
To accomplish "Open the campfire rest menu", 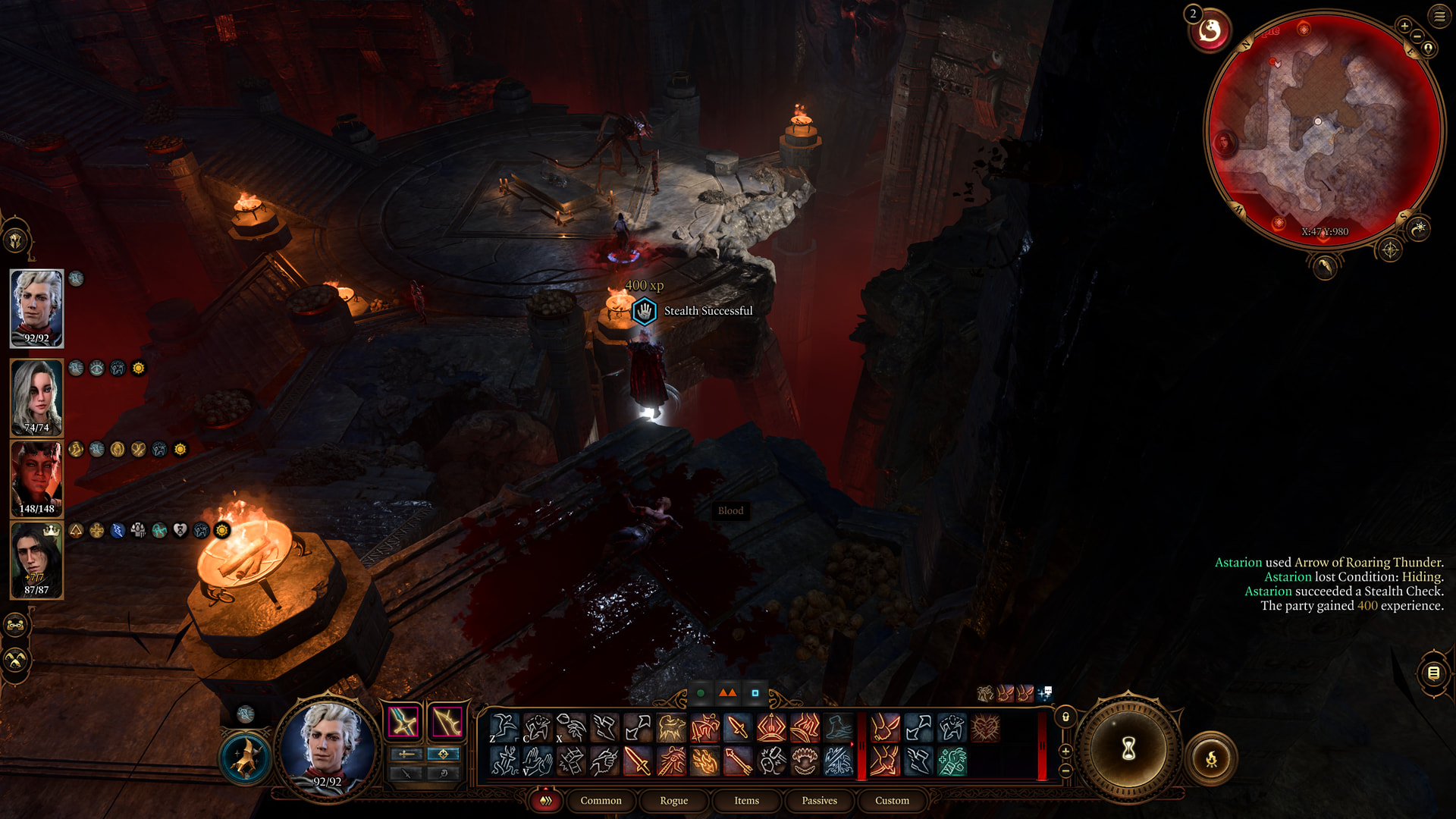I will [1211, 758].
